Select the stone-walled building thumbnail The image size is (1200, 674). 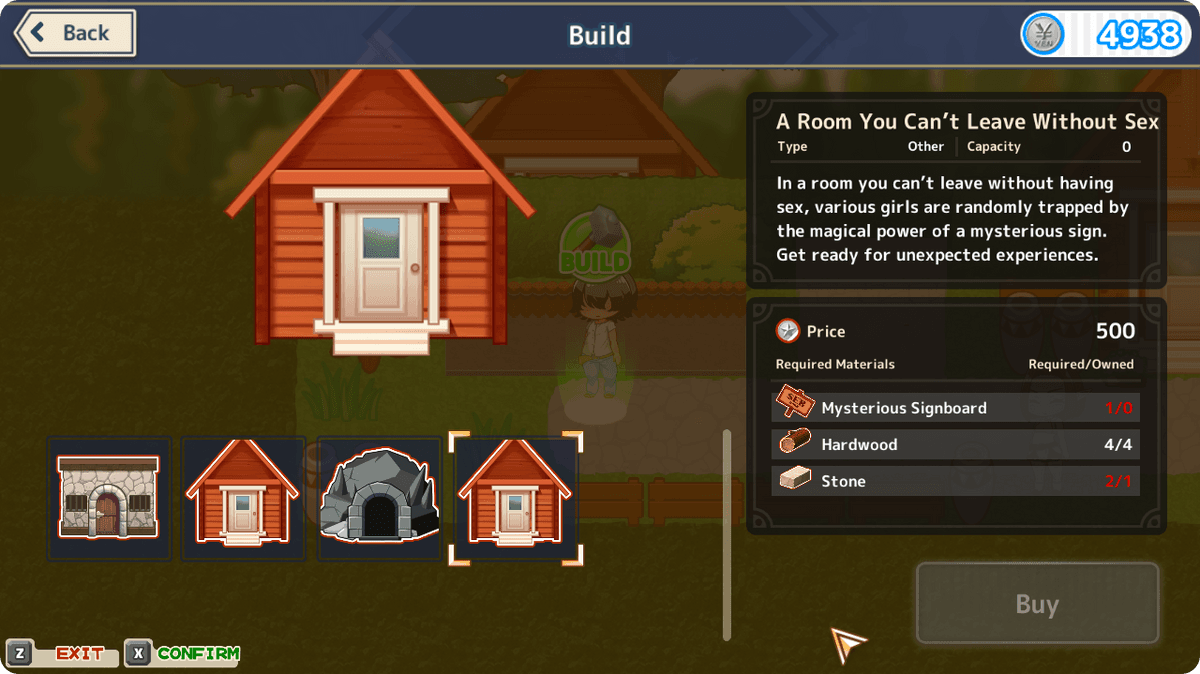(109, 497)
